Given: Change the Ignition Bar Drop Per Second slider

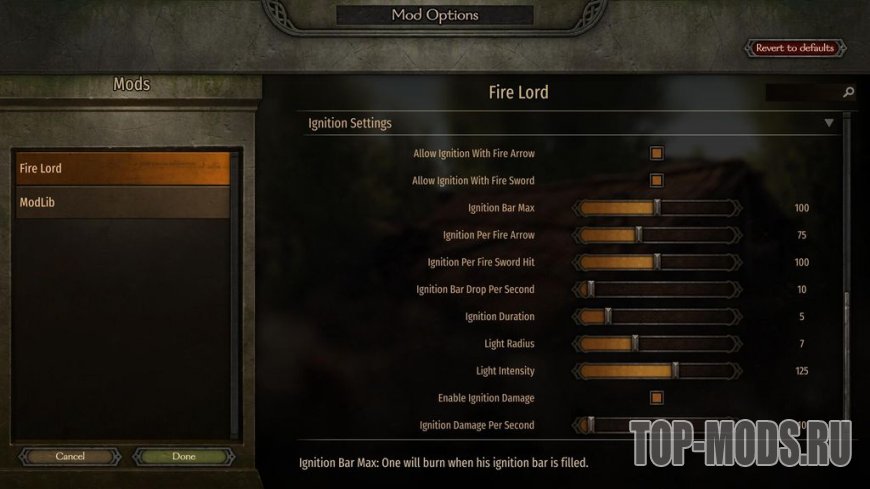Looking at the screenshot, I should (590, 289).
